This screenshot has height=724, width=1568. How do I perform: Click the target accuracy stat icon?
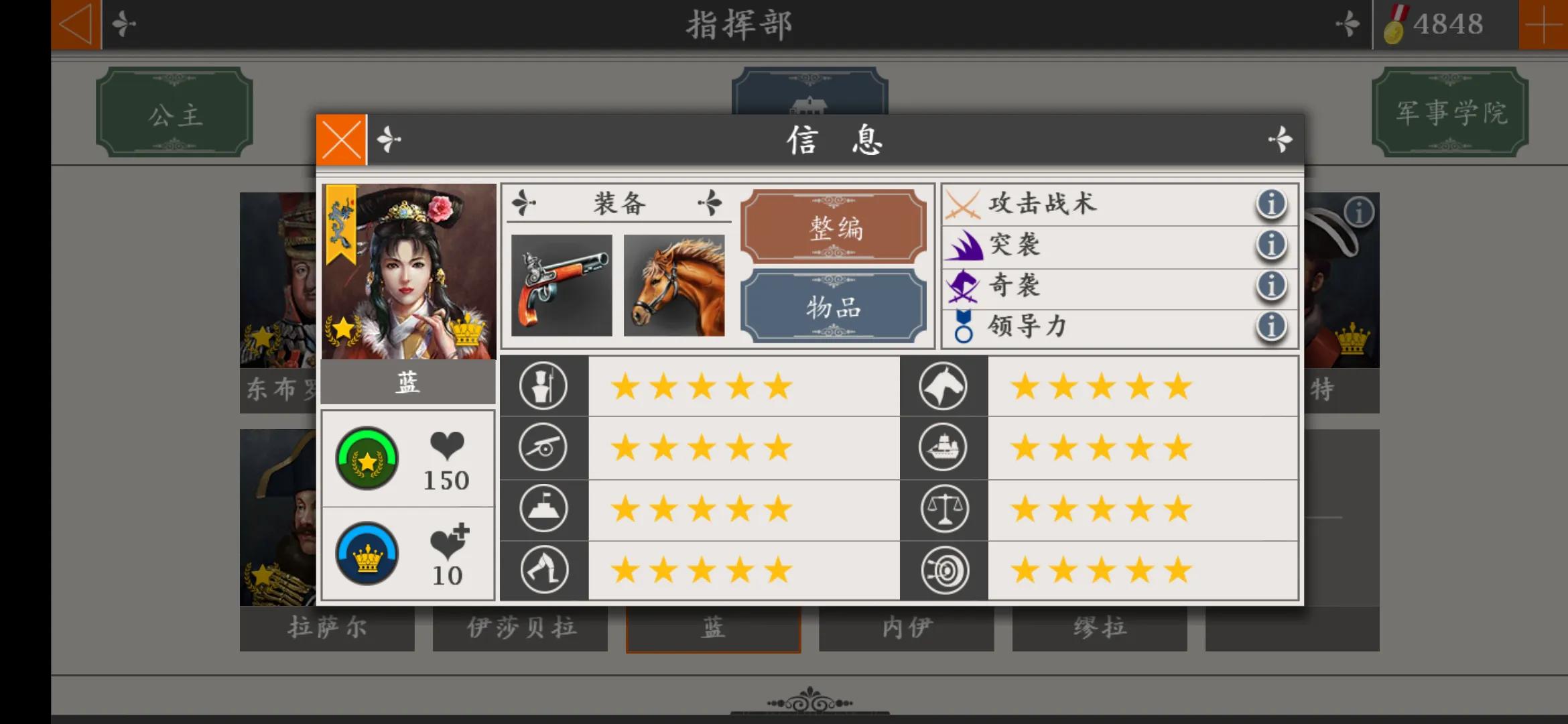pos(943,568)
